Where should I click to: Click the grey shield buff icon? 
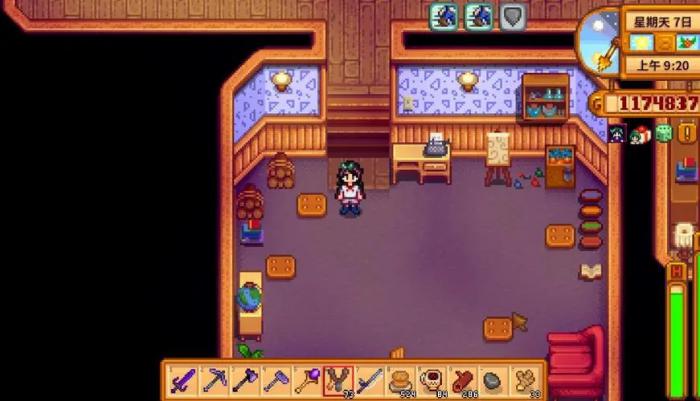(513, 16)
